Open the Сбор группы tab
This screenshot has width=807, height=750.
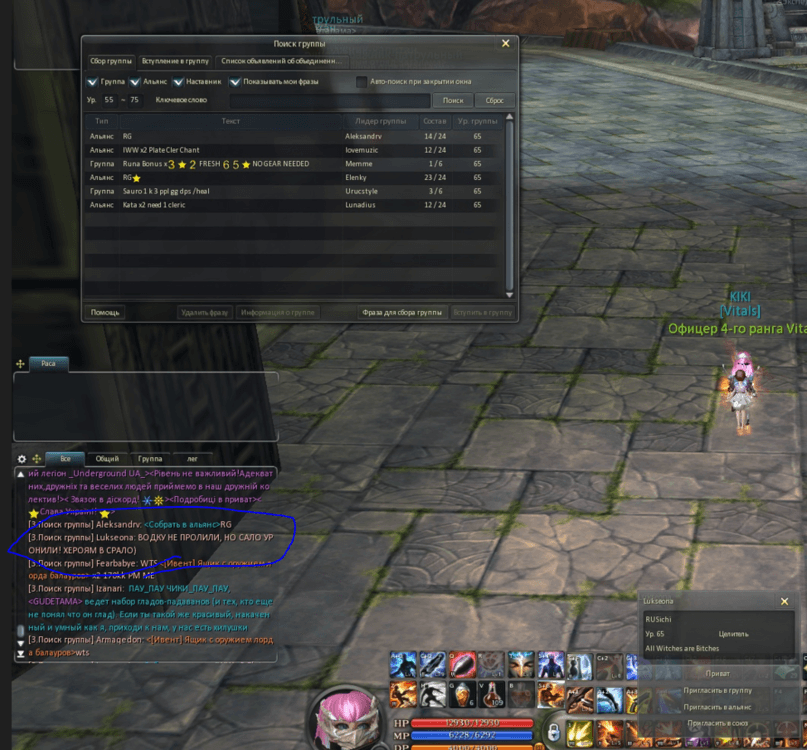coord(111,61)
